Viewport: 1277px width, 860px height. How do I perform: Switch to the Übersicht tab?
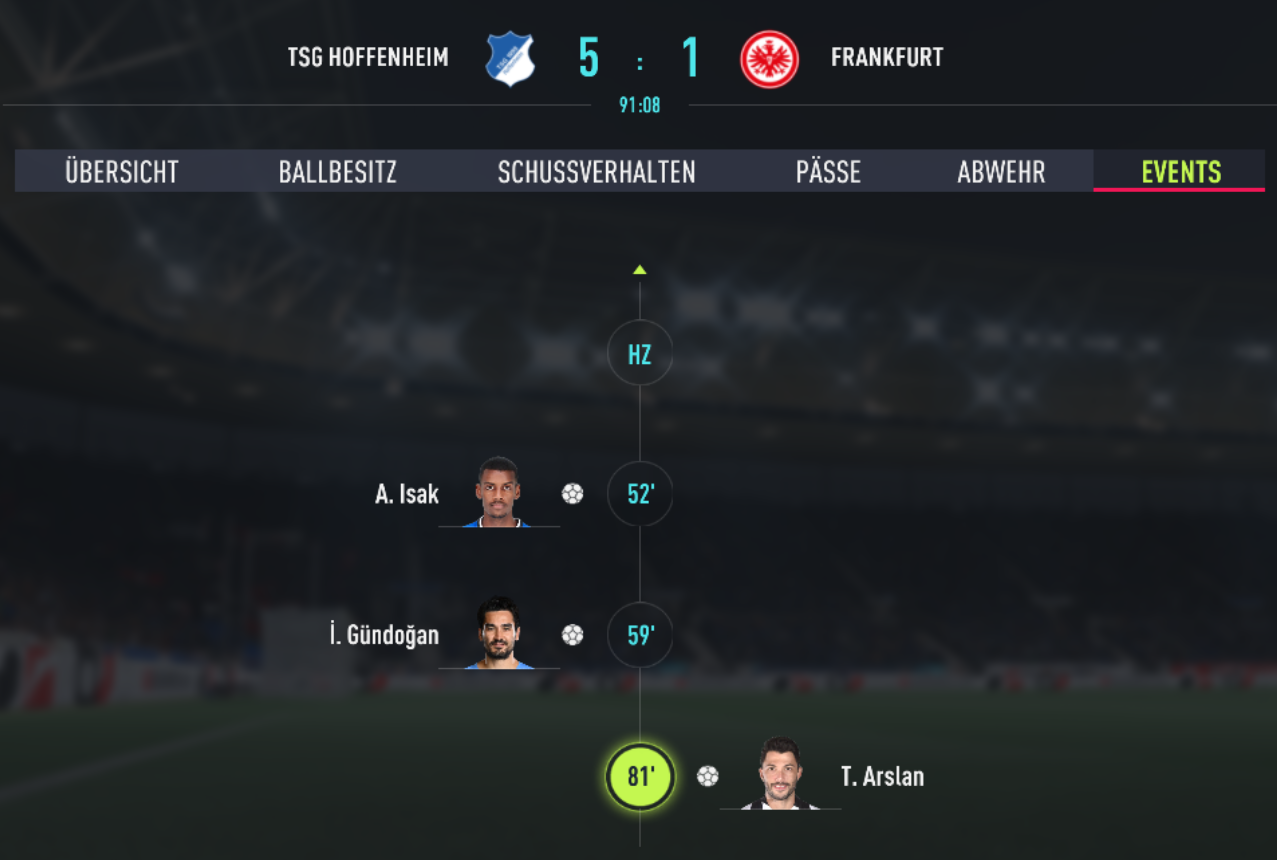[x=121, y=172]
